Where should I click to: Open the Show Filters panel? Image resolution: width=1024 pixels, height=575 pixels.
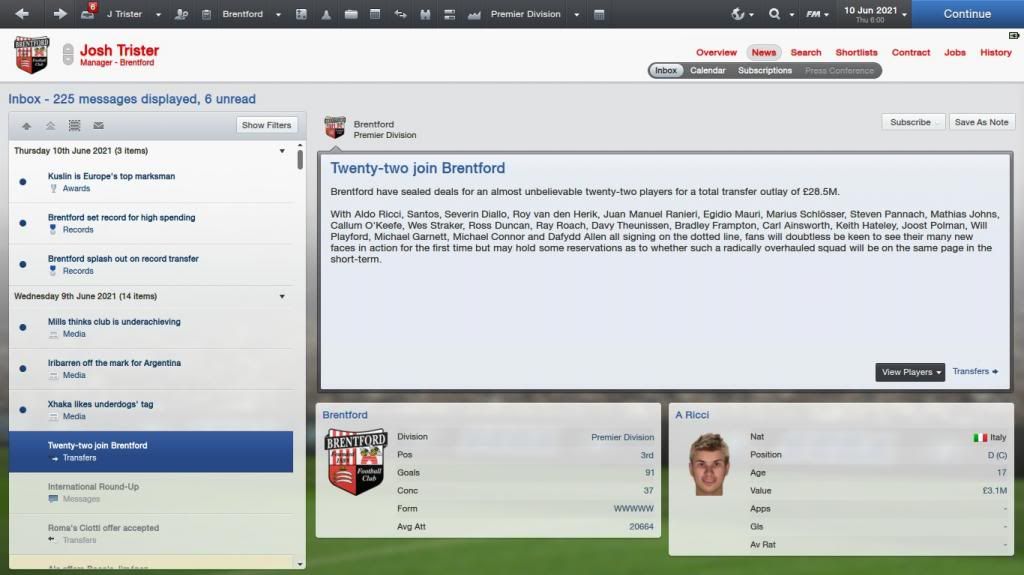266,125
